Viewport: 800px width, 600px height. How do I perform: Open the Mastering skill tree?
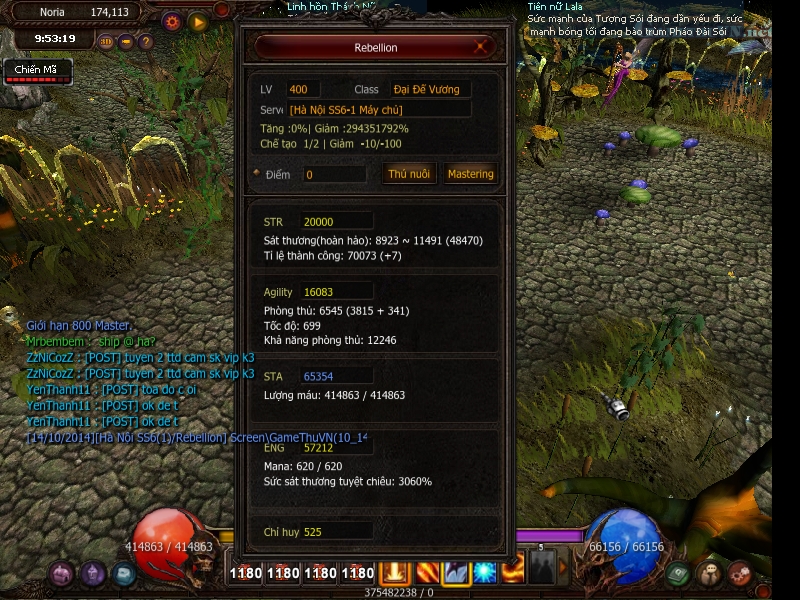tap(470, 174)
